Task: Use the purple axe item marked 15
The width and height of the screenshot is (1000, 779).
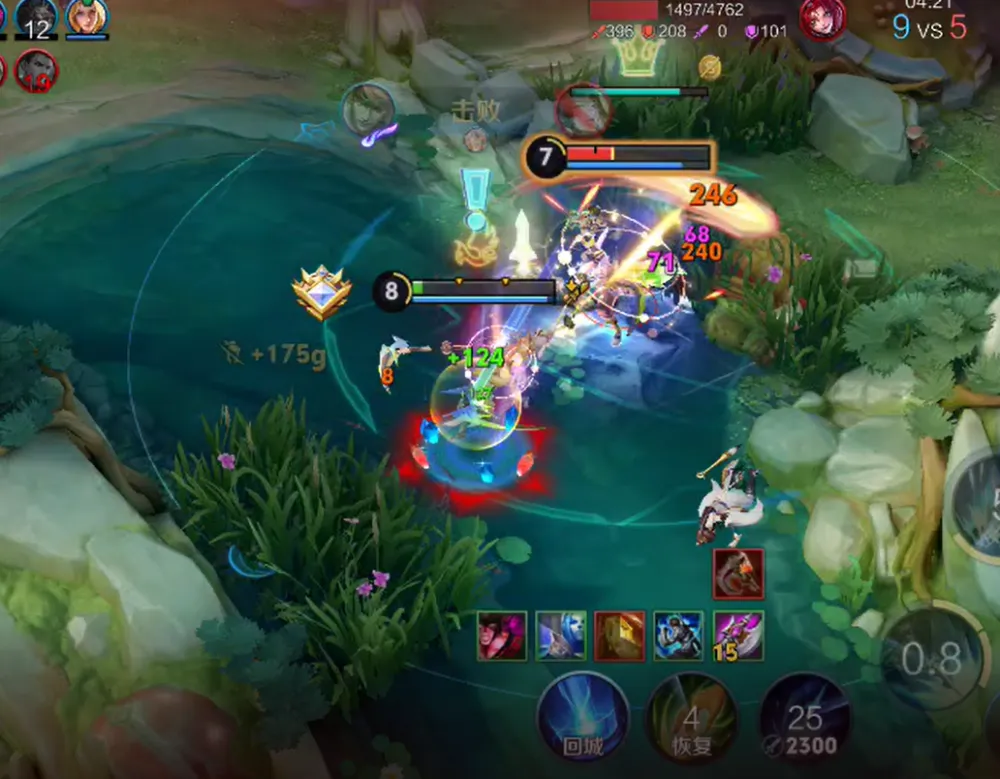Action: [x=738, y=636]
